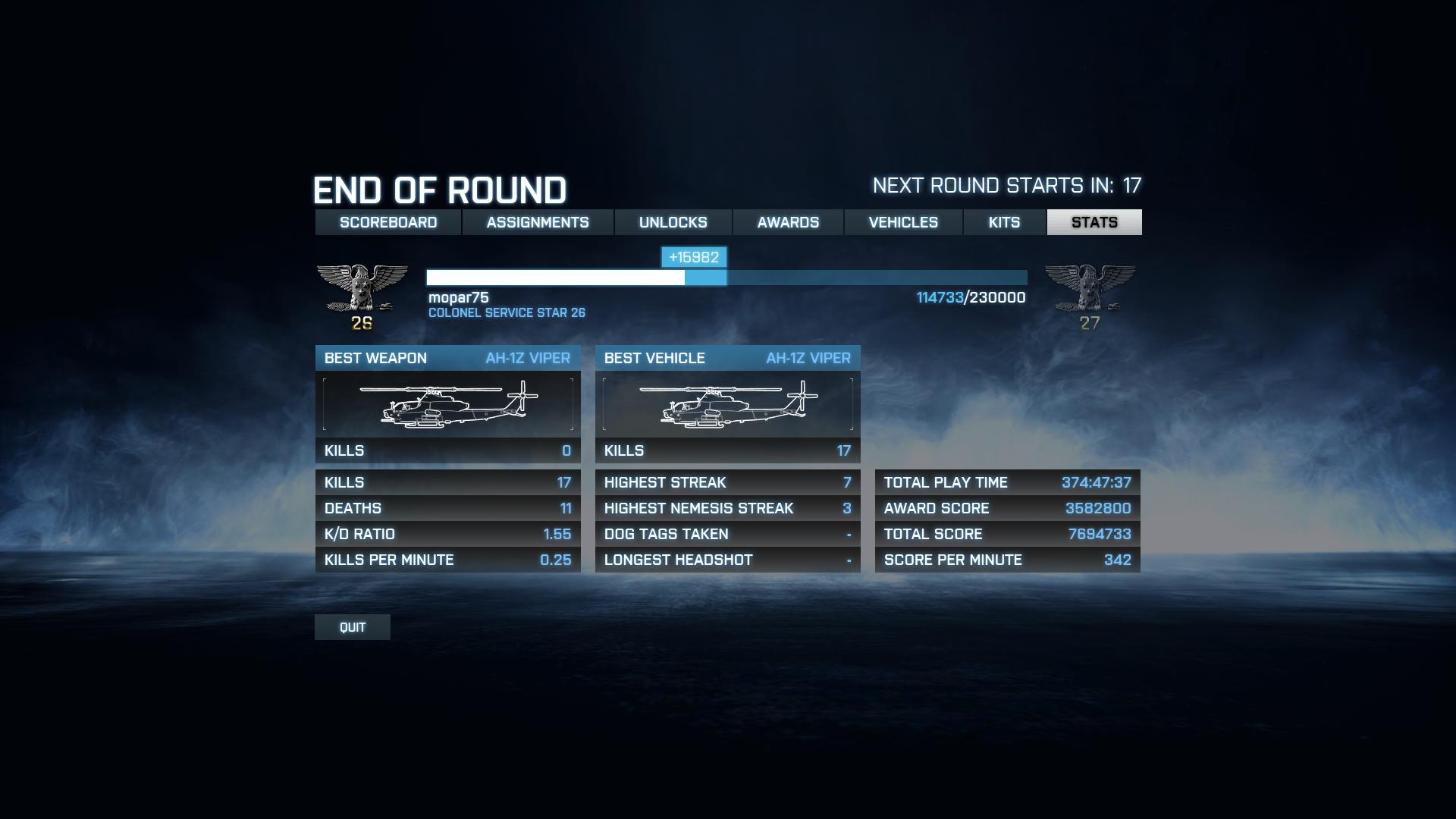Image resolution: width=1456 pixels, height=819 pixels.
Task: Show the Unlocks tab
Action: click(x=673, y=222)
